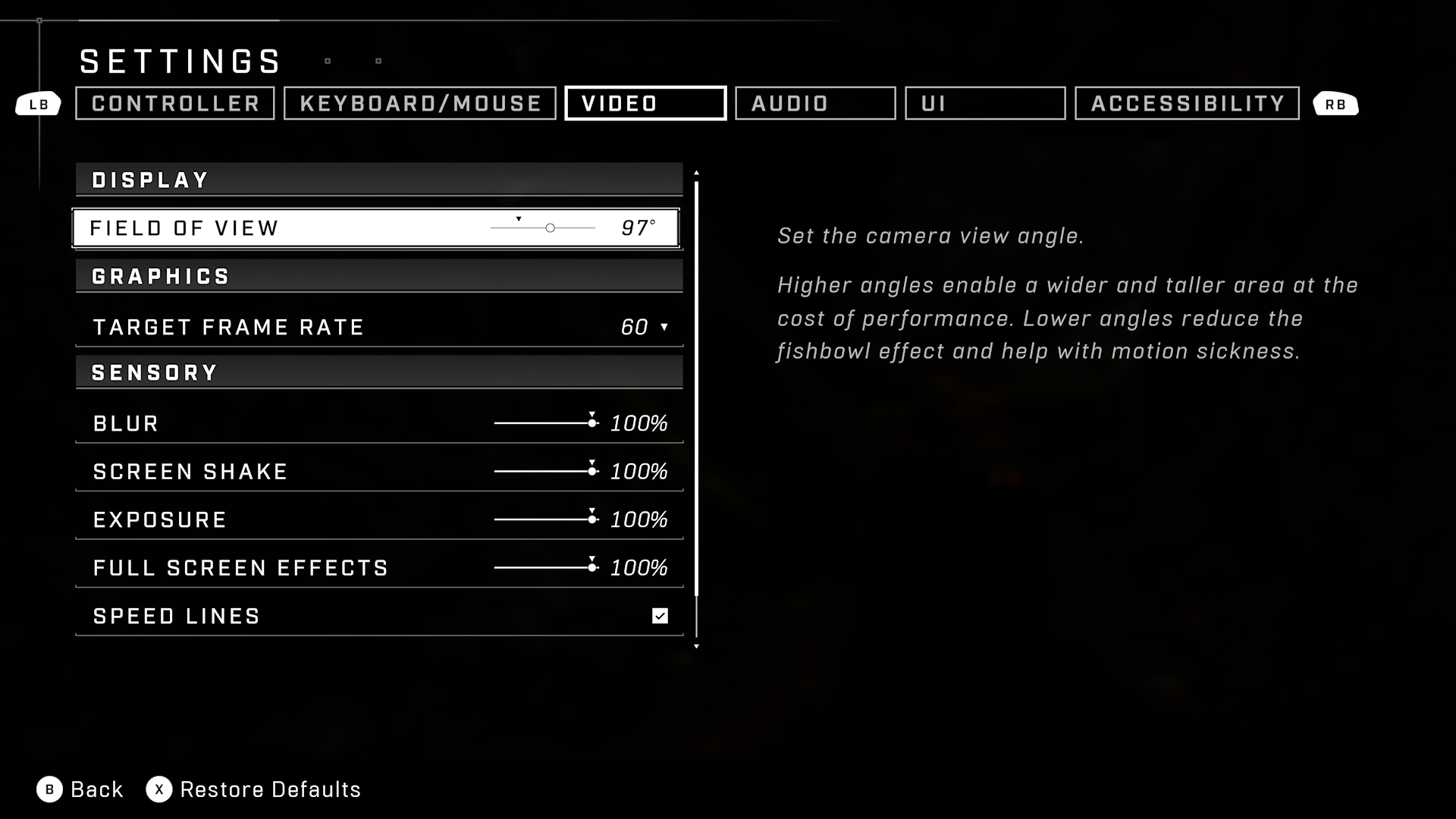This screenshot has width=1456, height=819.
Task: Click the RB shoulder button icon
Action: (x=1336, y=104)
